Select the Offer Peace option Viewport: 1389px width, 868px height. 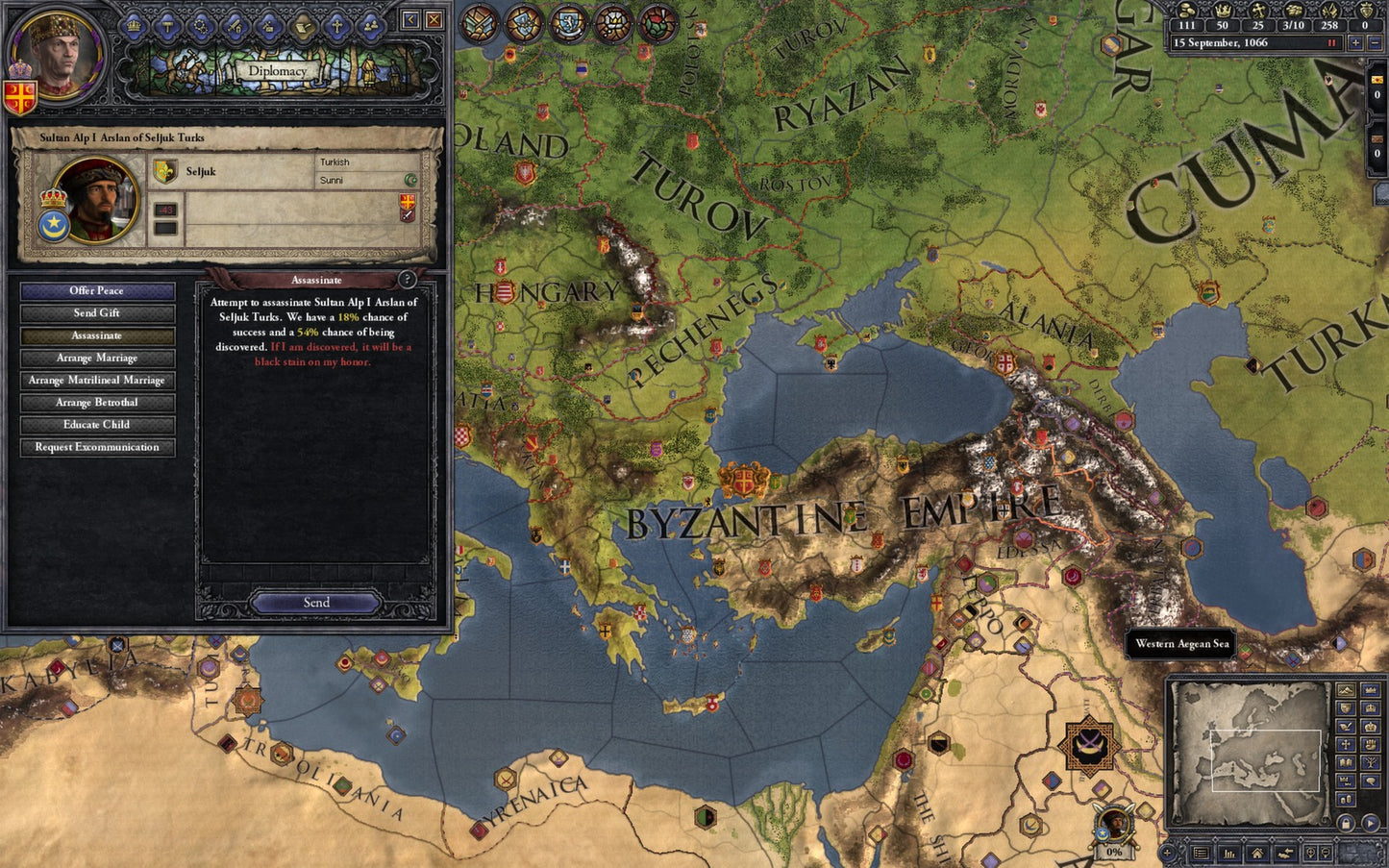pyautogui.click(x=95, y=290)
